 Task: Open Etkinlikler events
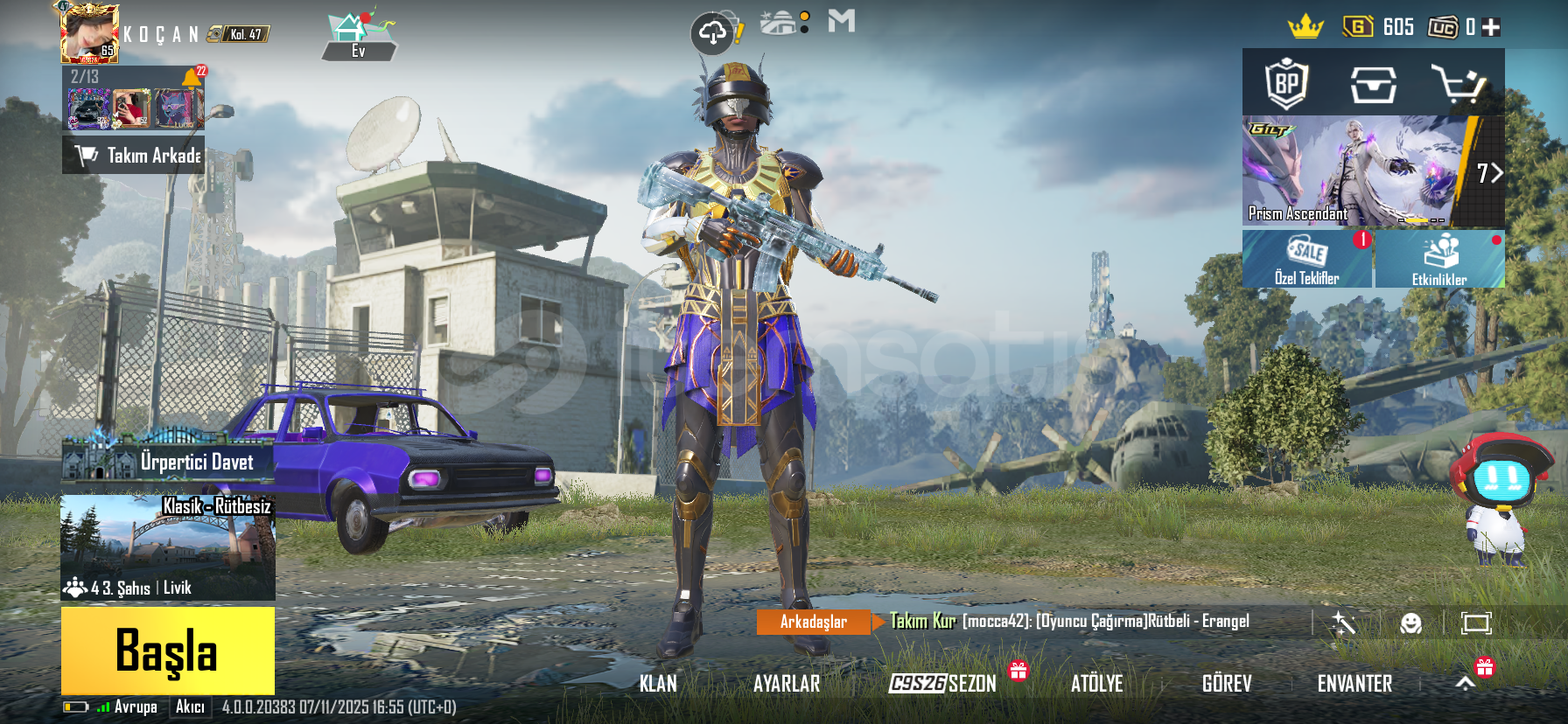coord(1439,259)
